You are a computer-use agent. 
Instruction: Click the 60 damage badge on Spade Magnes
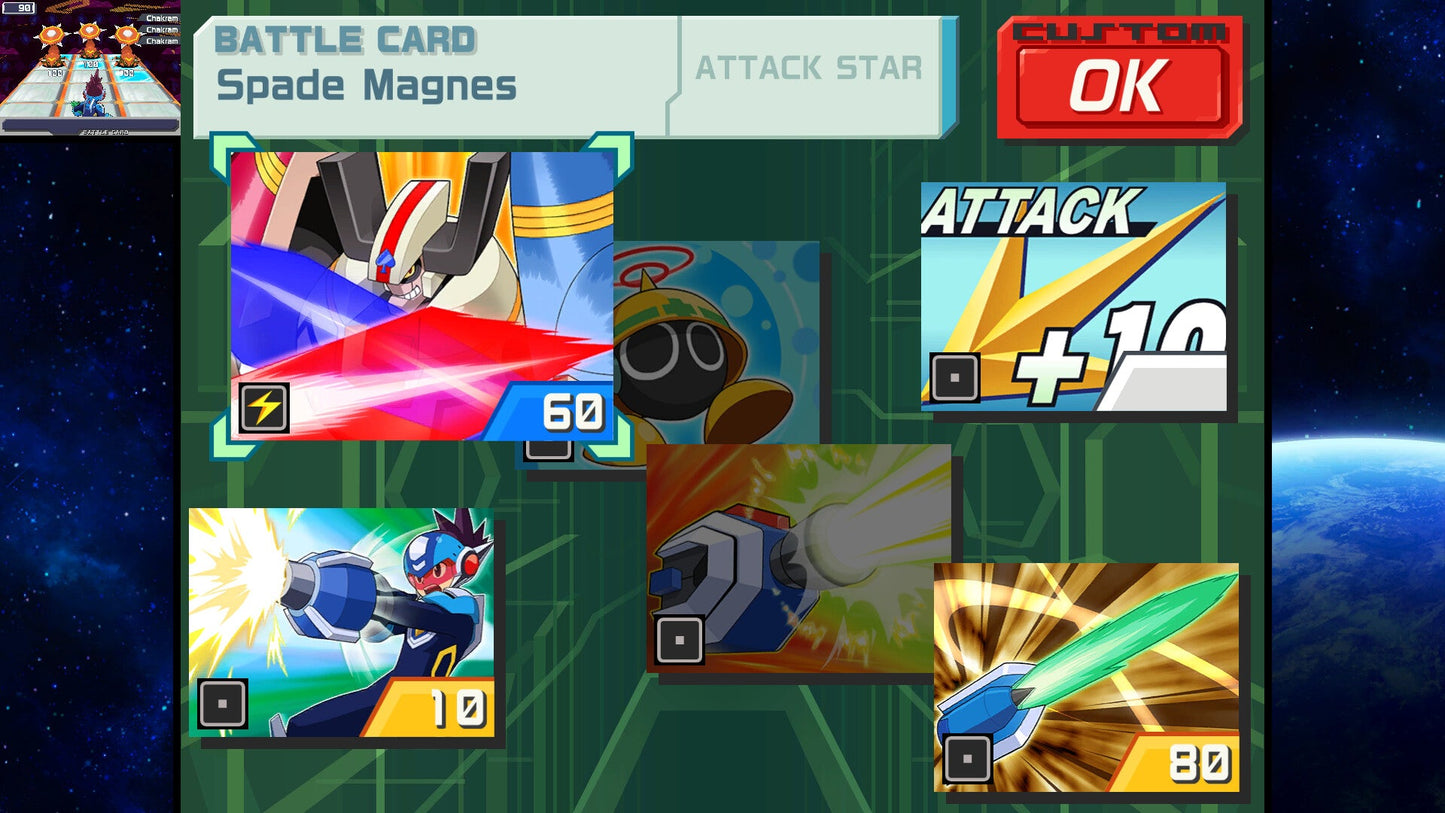(573, 409)
